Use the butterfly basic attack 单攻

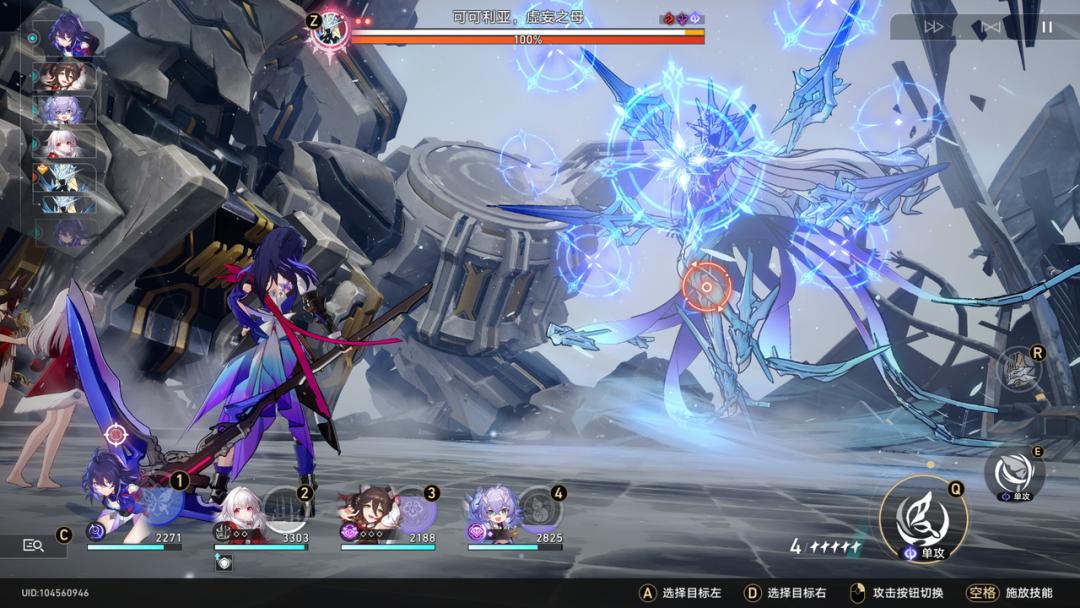coord(923,517)
